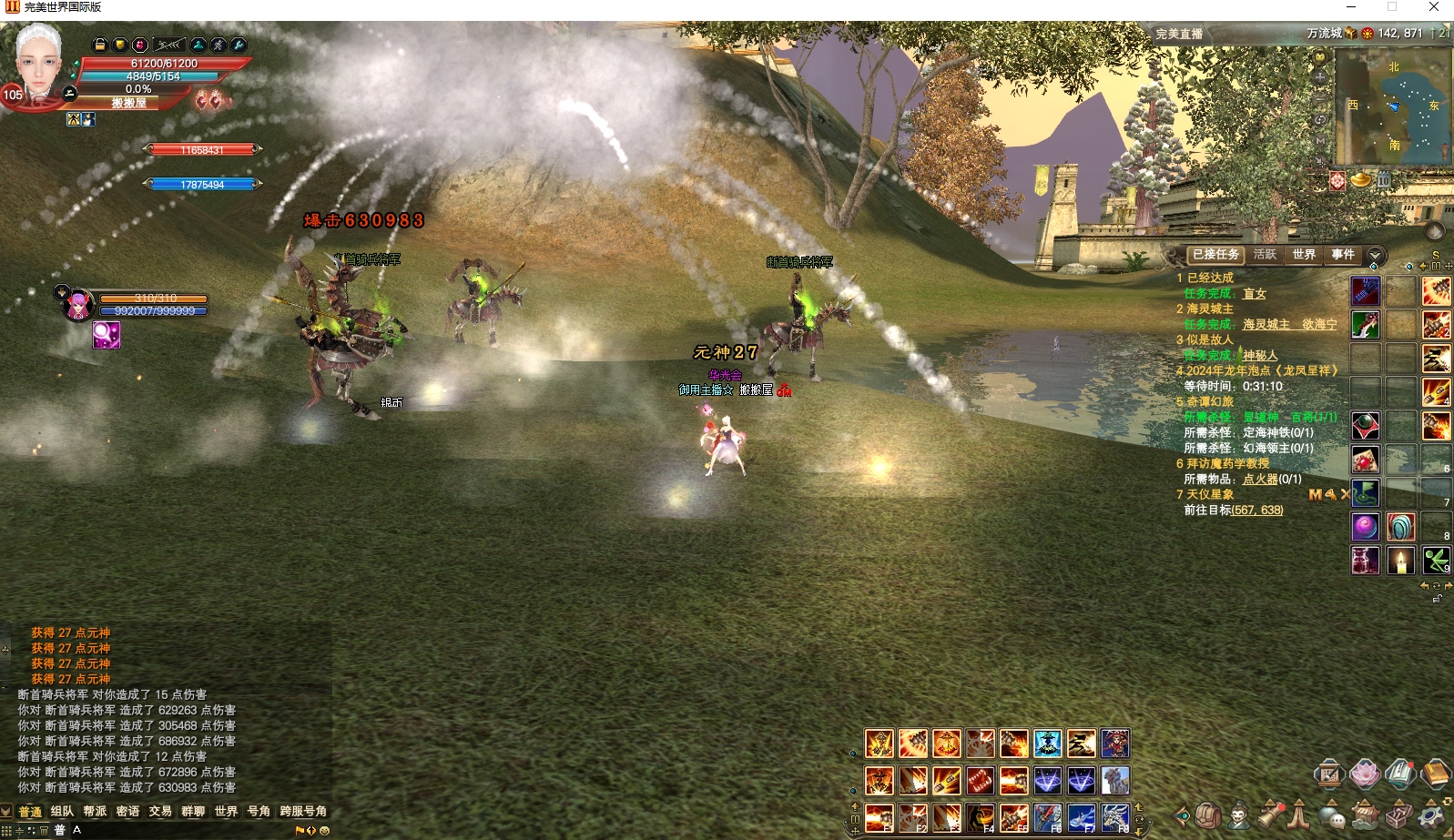This screenshot has height=840, width=1454.
Task: Activate the F8 white dragon skill
Action: pos(1115,817)
